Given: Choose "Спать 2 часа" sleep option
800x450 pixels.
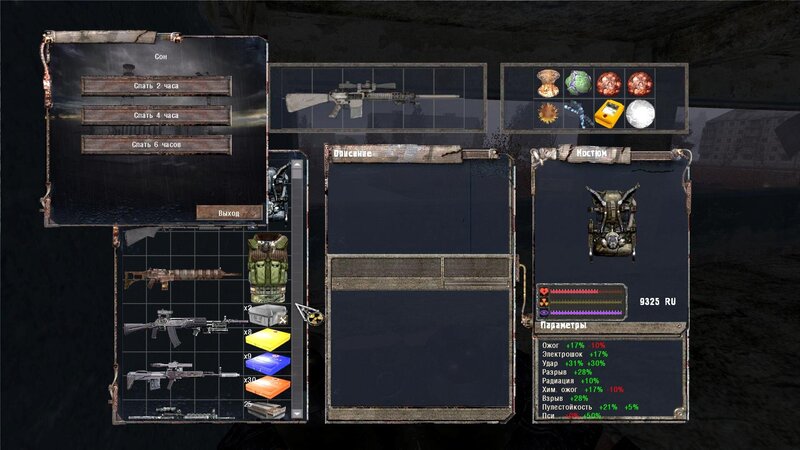Looking at the screenshot, I should pos(156,86).
